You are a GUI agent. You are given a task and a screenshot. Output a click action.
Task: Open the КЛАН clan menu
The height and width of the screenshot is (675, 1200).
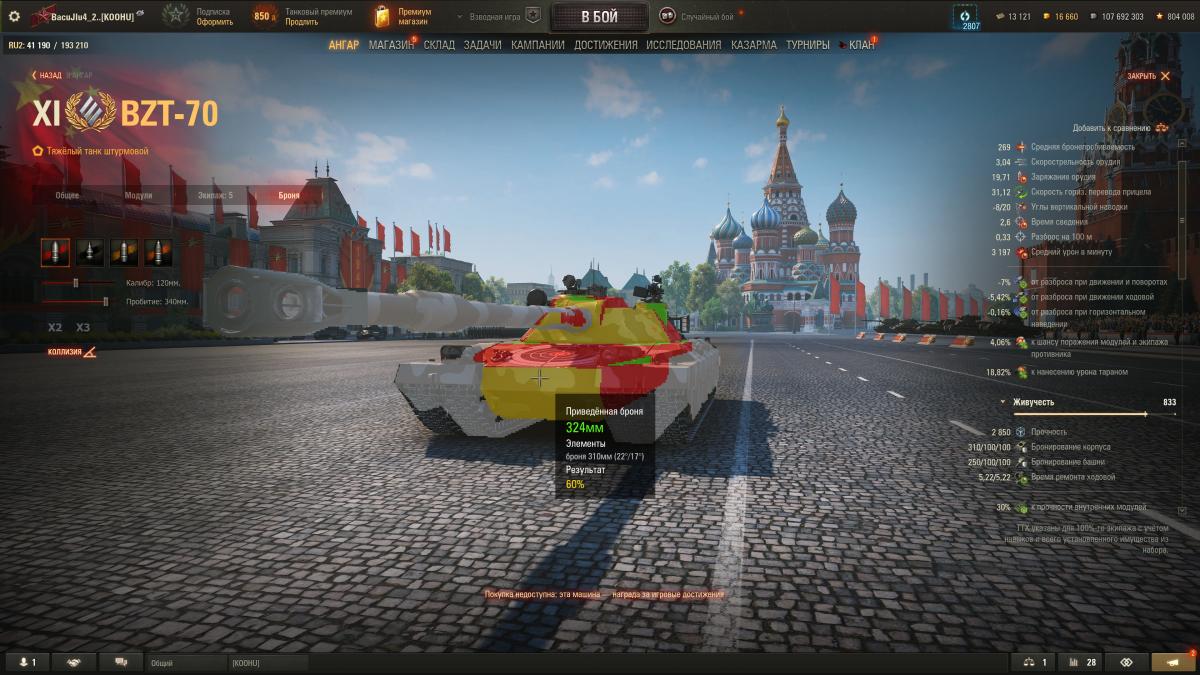click(861, 45)
